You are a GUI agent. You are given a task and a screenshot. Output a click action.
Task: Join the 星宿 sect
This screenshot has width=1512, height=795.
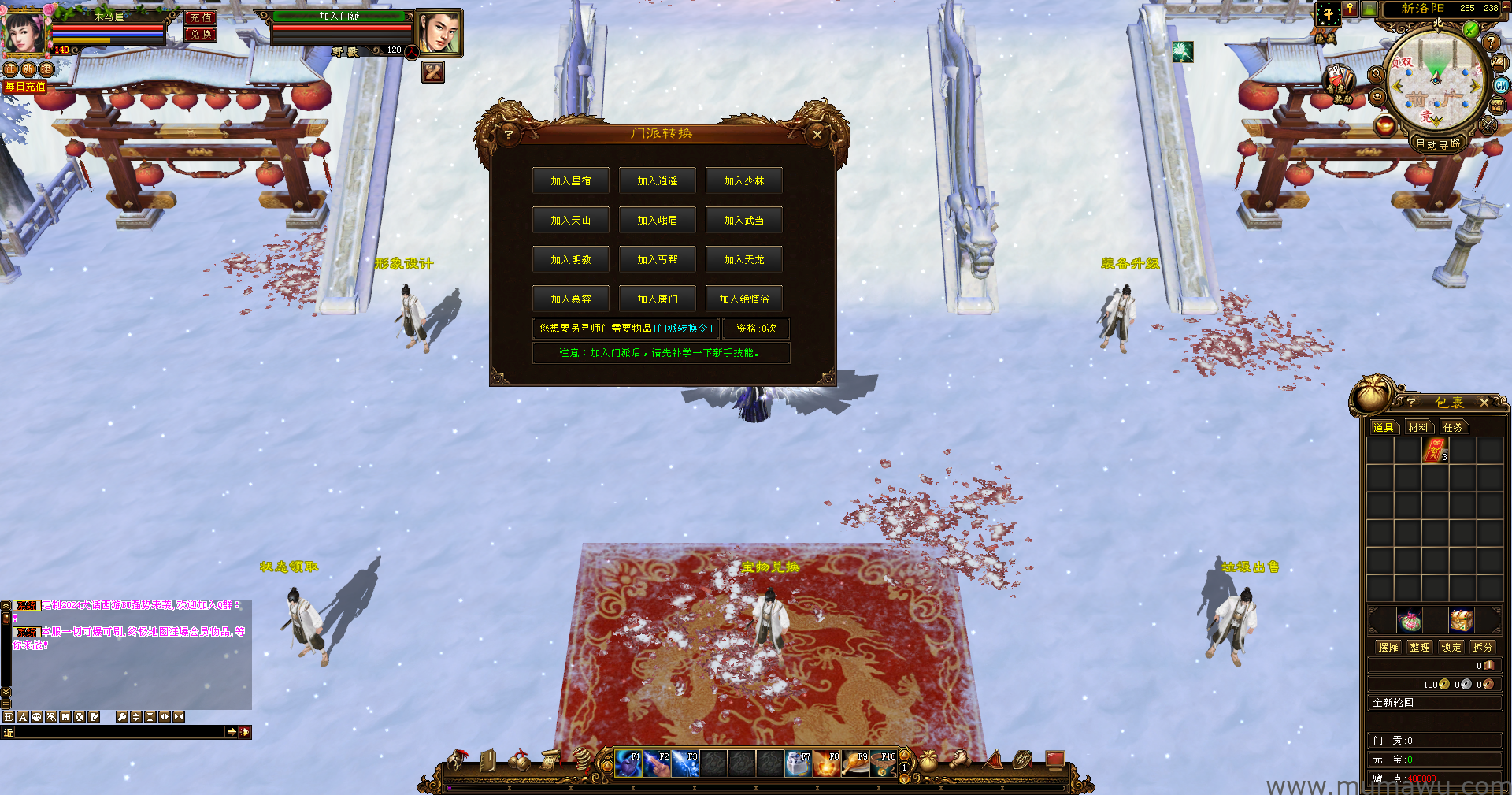(571, 181)
